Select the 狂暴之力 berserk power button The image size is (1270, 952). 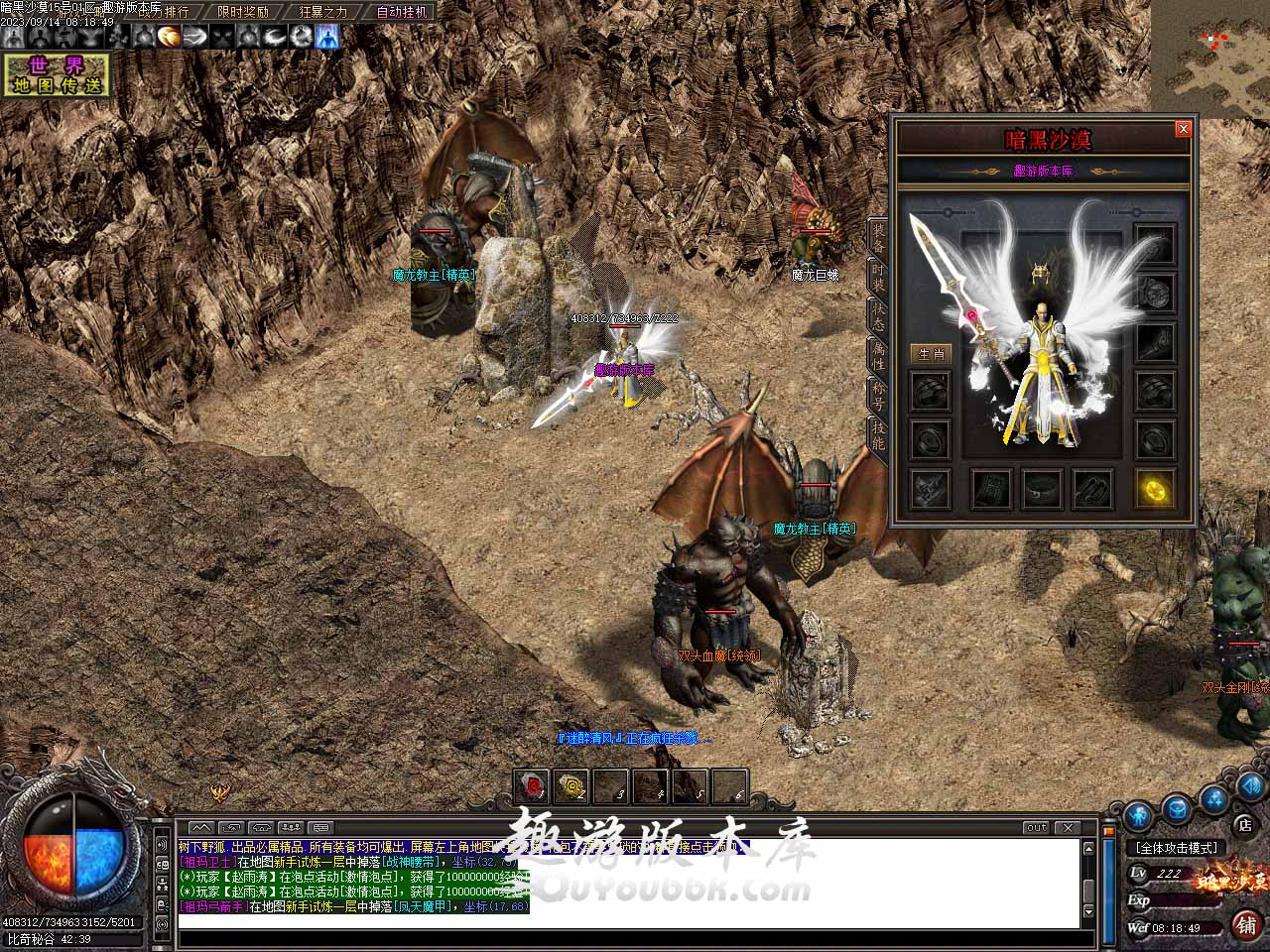pyautogui.click(x=323, y=12)
